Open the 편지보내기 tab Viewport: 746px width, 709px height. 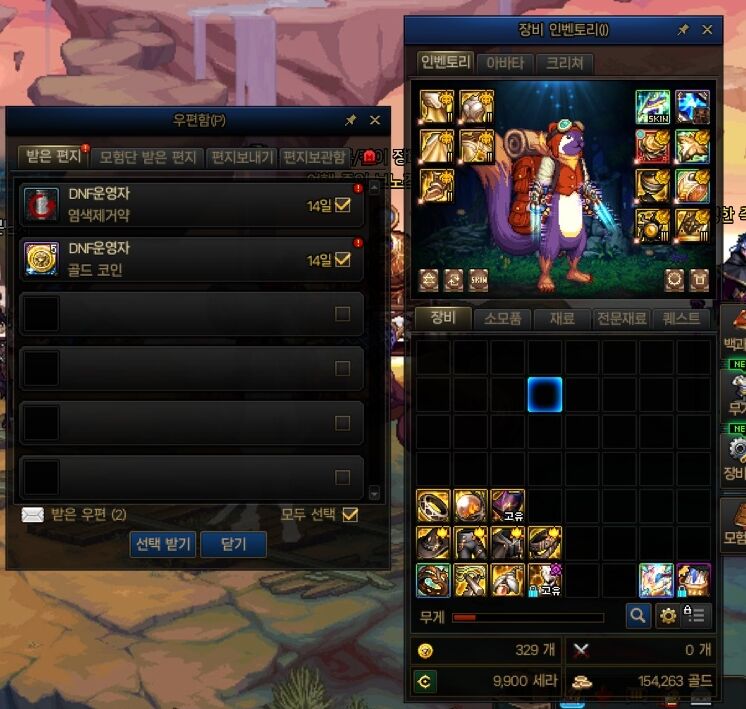[241, 158]
